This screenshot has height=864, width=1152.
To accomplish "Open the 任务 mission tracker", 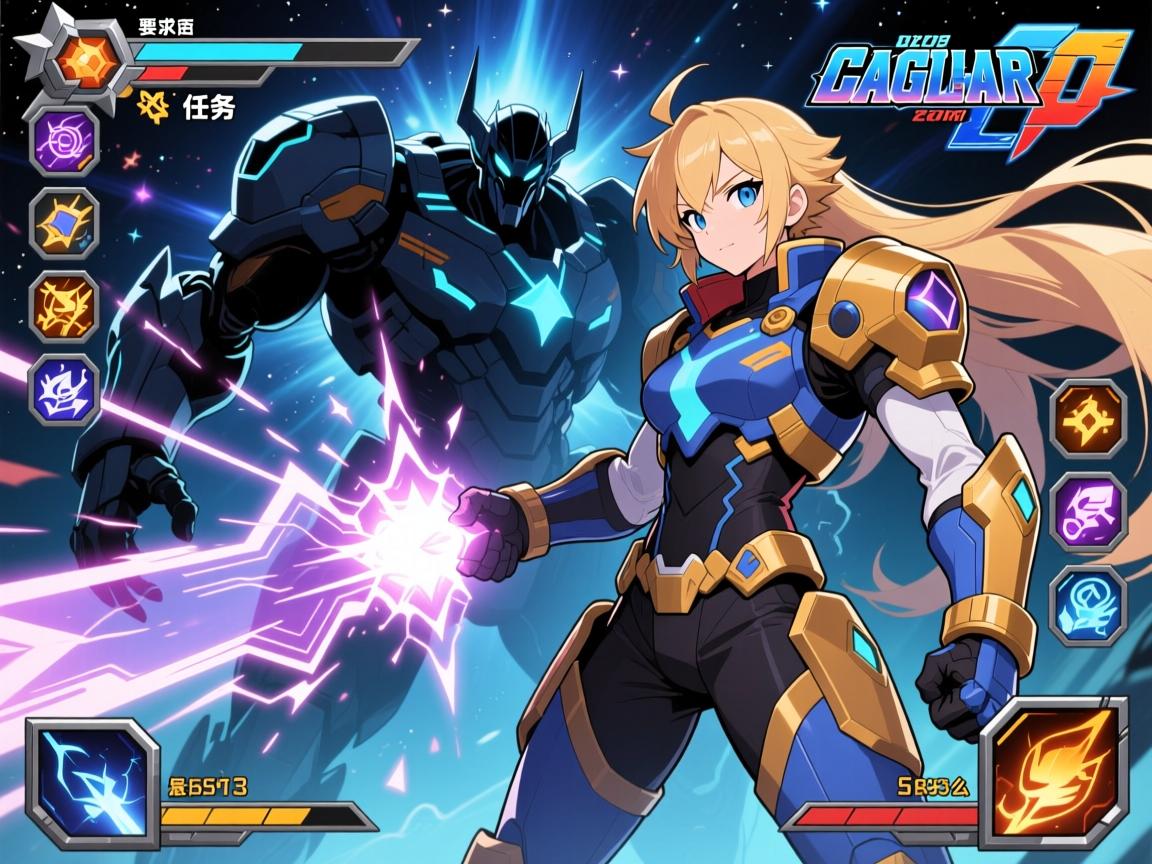I will pyautogui.click(x=195, y=107).
